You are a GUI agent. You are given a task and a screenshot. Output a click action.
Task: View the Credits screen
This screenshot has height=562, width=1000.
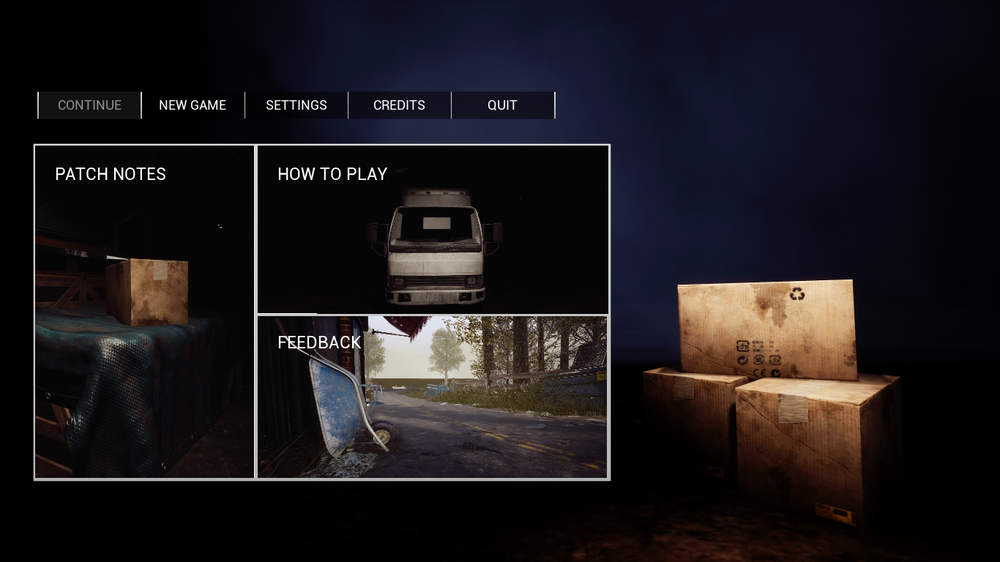(x=399, y=105)
